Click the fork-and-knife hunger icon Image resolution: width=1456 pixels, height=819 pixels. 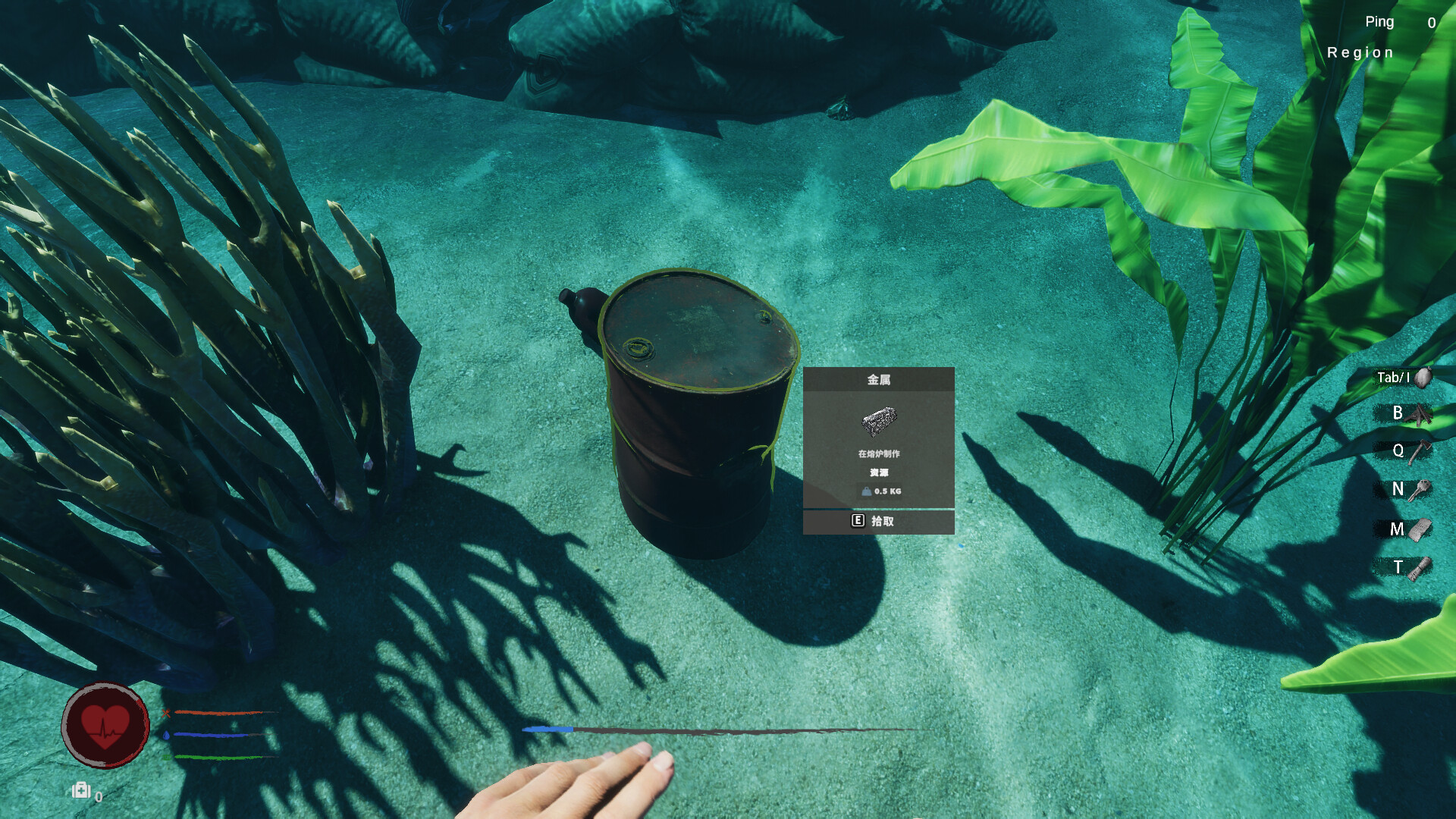[x=166, y=713]
